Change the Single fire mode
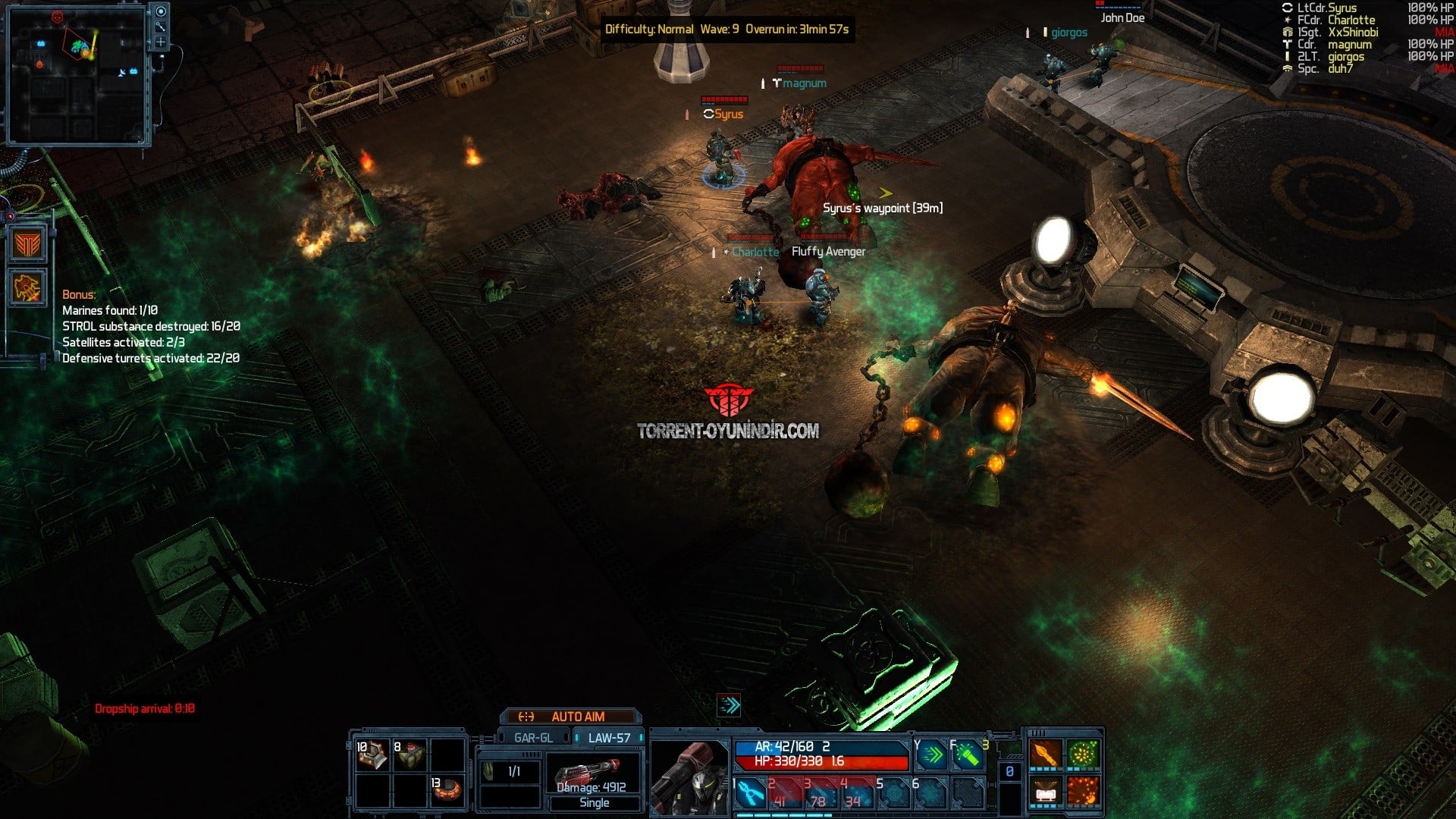1456x819 pixels. [595, 803]
